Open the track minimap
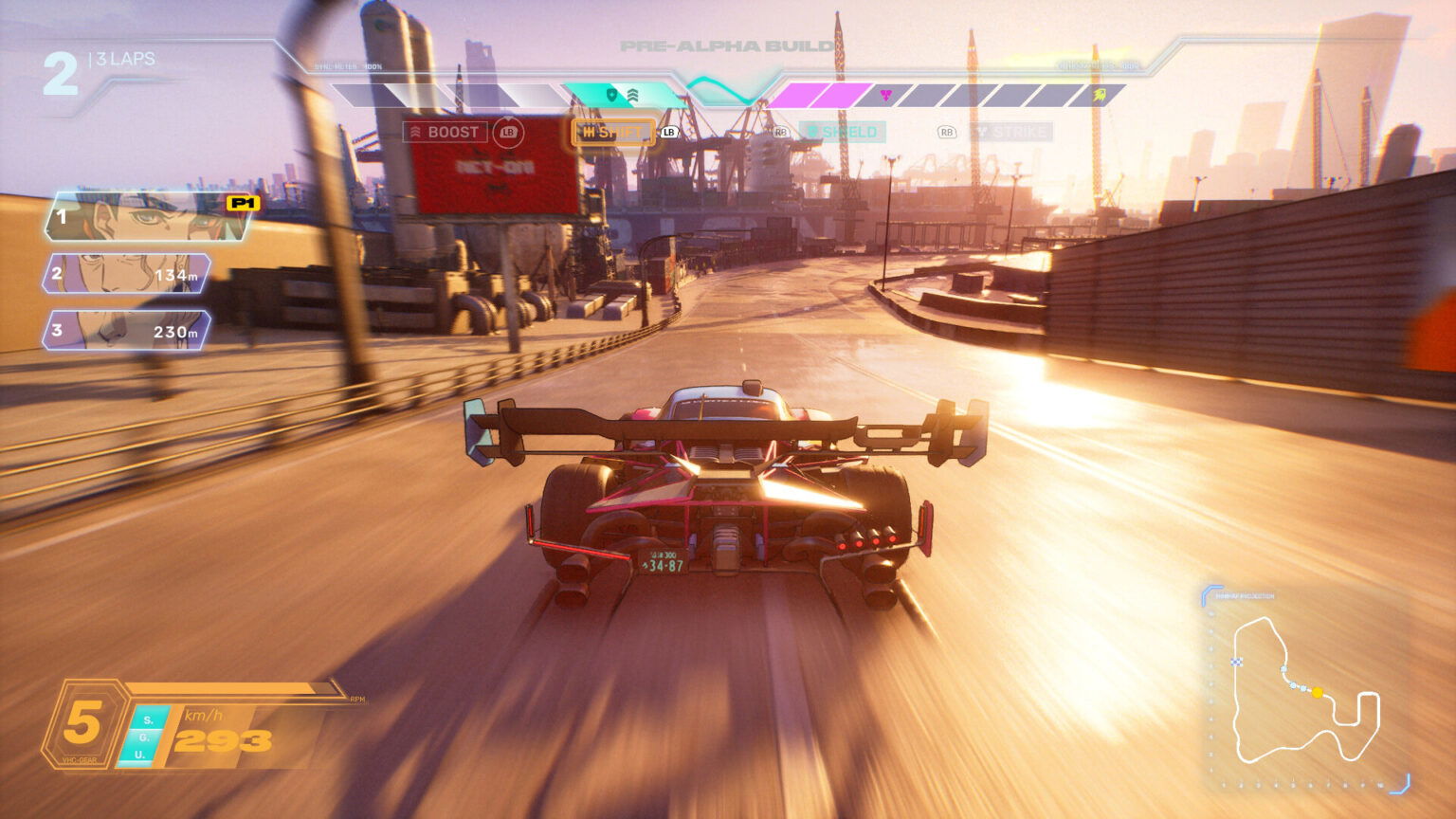 1305,690
